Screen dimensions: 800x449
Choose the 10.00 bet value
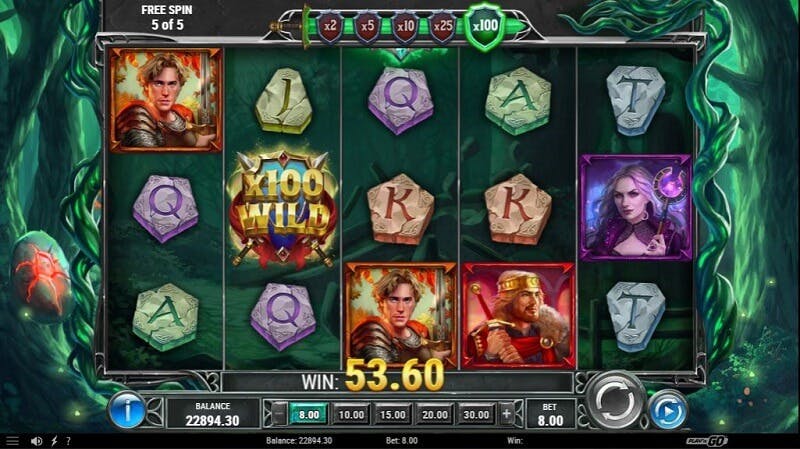[x=351, y=414]
